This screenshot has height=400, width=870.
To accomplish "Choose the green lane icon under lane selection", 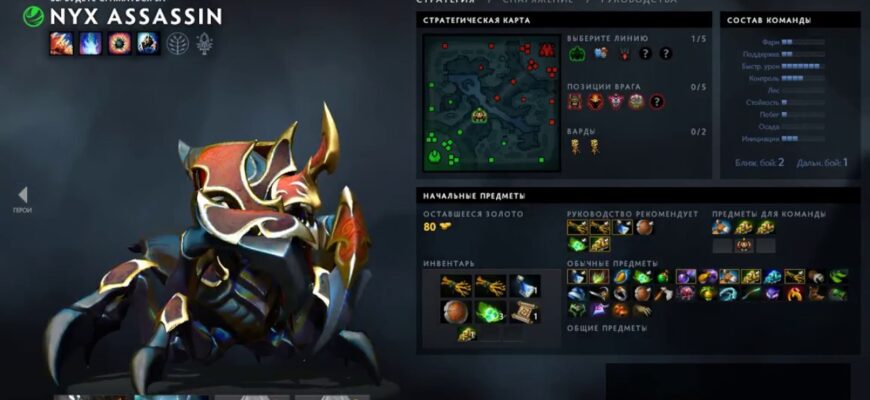I will (x=578, y=54).
